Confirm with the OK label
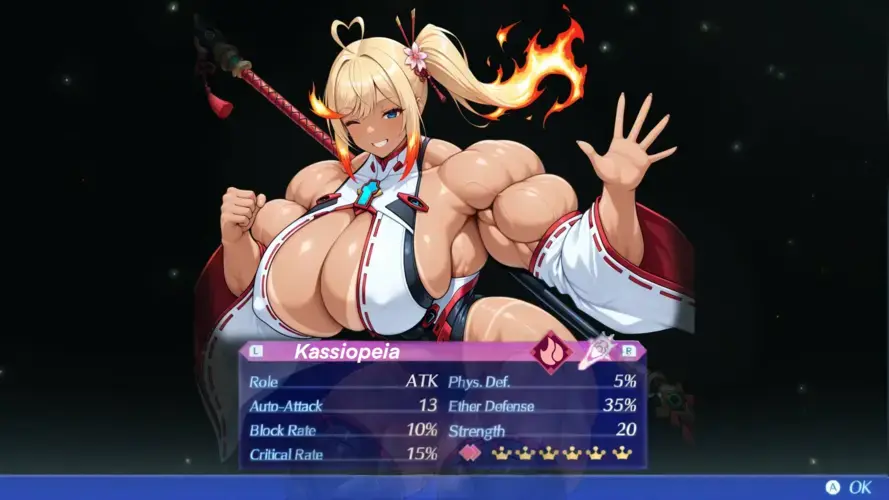889x500 pixels. [859, 487]
